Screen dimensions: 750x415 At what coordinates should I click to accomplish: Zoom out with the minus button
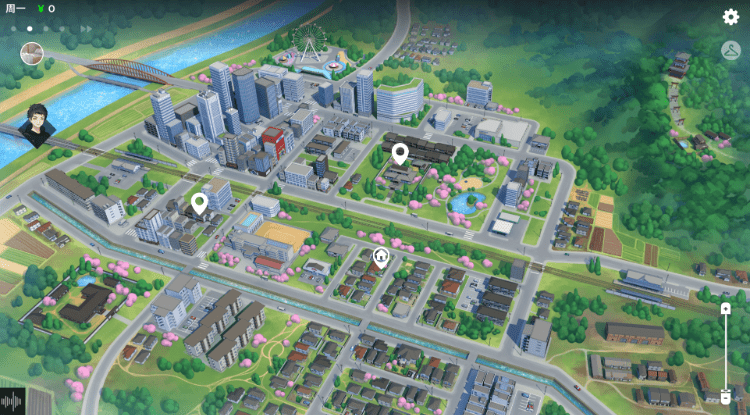click(x=726, y=398)
